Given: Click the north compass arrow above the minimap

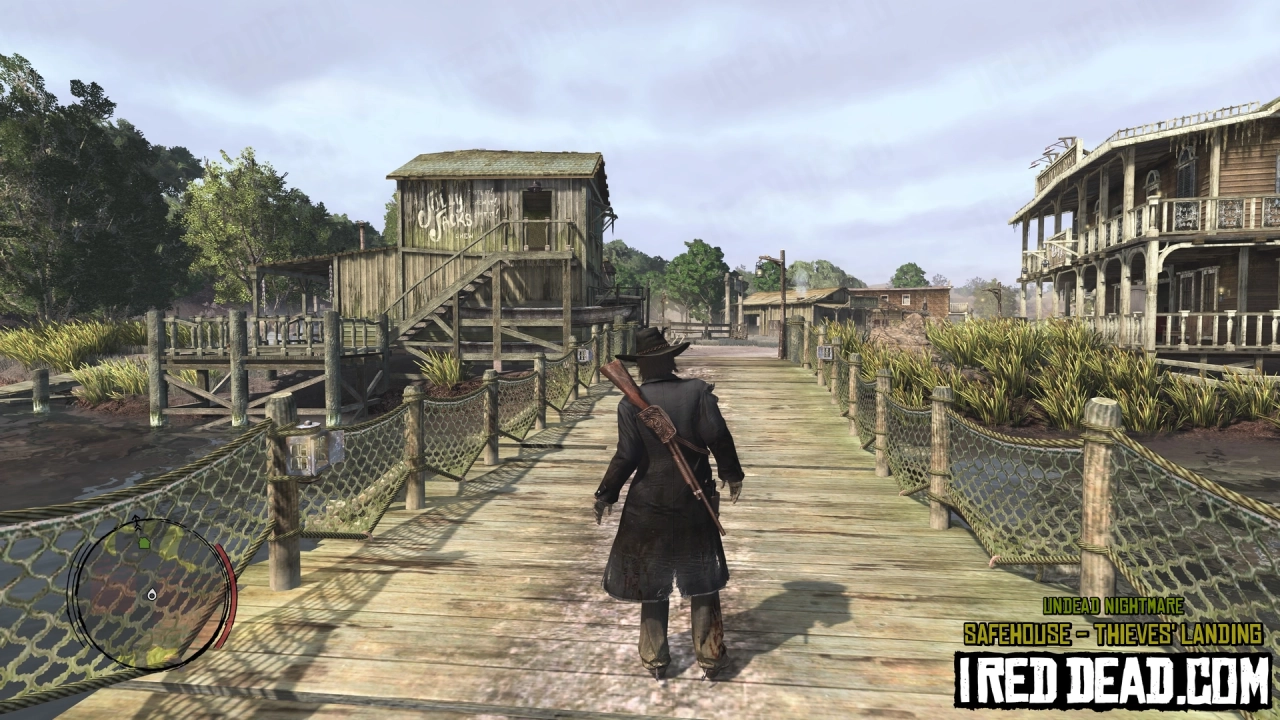Looking at the screenshot, I should (x=136, y=520).
